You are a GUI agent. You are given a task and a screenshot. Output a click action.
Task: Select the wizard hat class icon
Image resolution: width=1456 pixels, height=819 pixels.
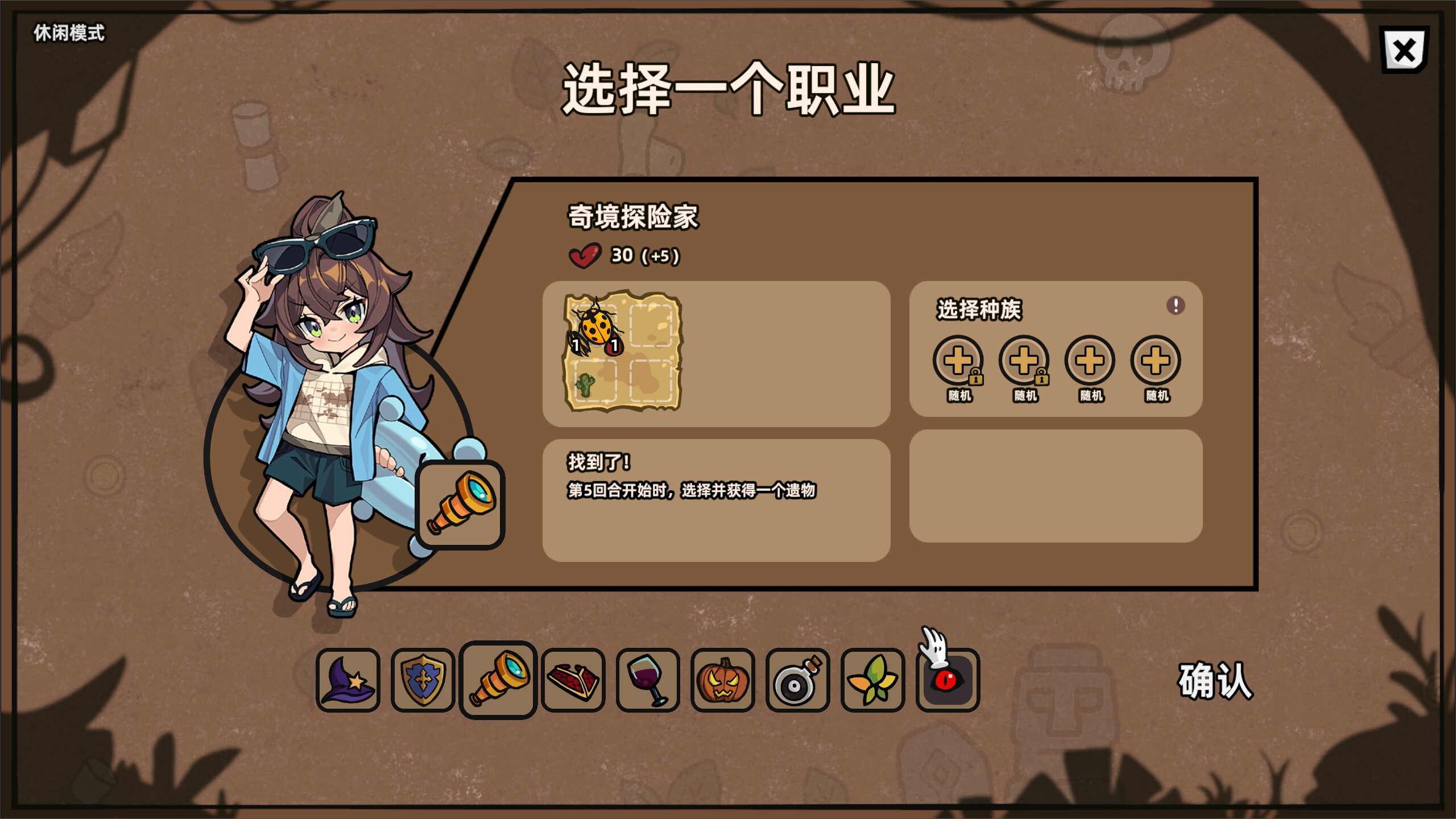pyautogui.click(x=349, y=680)
